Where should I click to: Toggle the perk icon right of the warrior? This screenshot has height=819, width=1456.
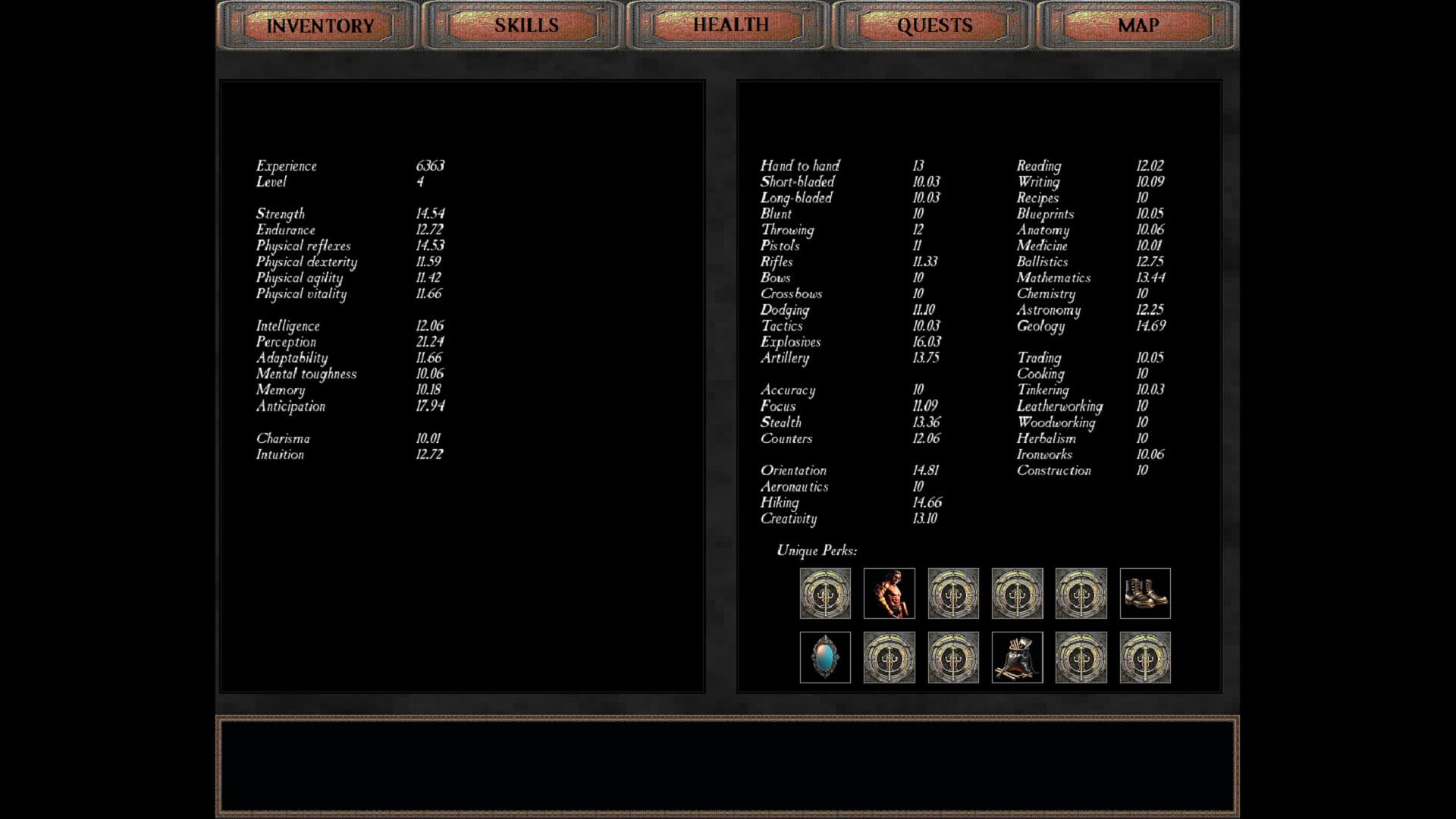click(953, 594)
